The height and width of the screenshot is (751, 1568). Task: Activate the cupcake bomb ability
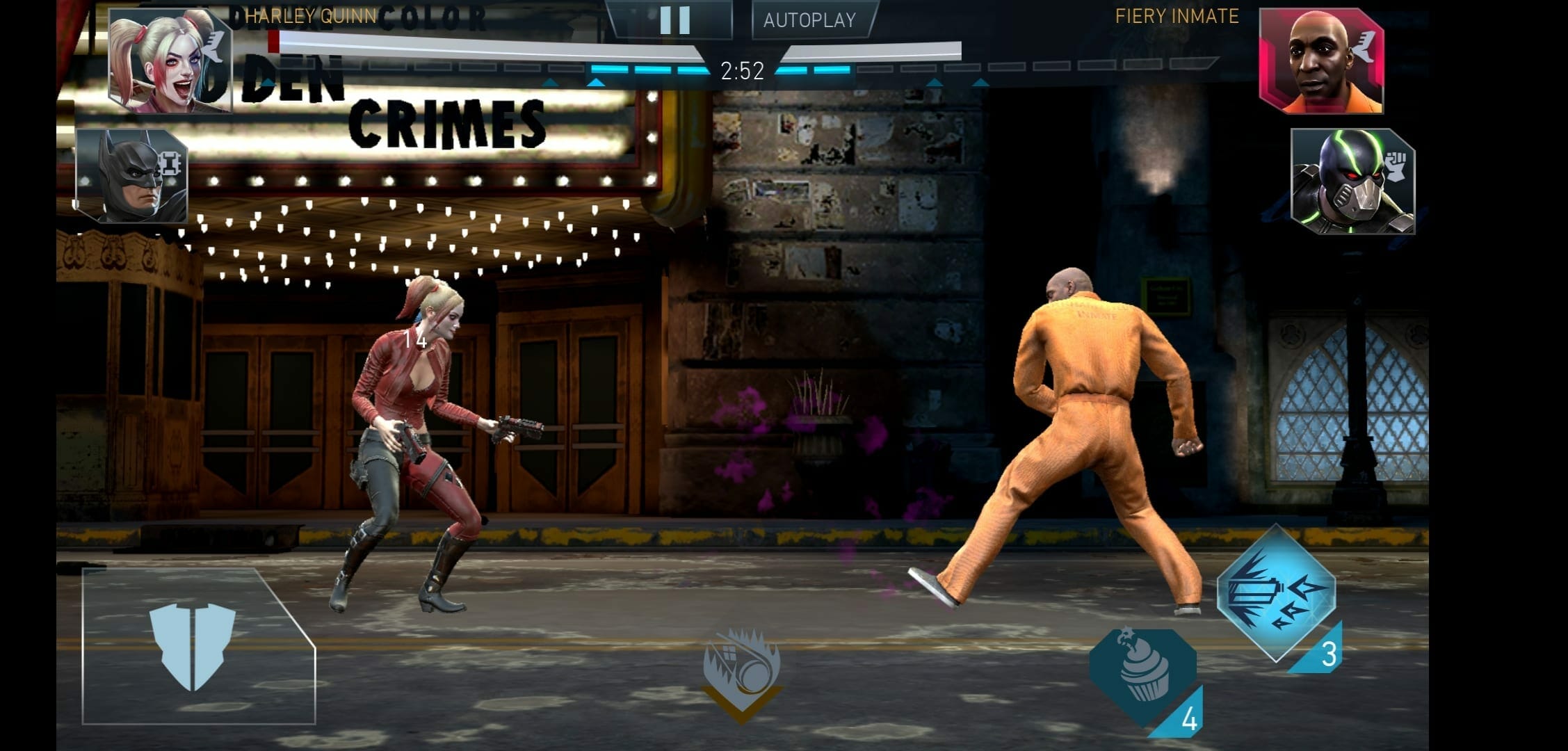pos(1143,673)
